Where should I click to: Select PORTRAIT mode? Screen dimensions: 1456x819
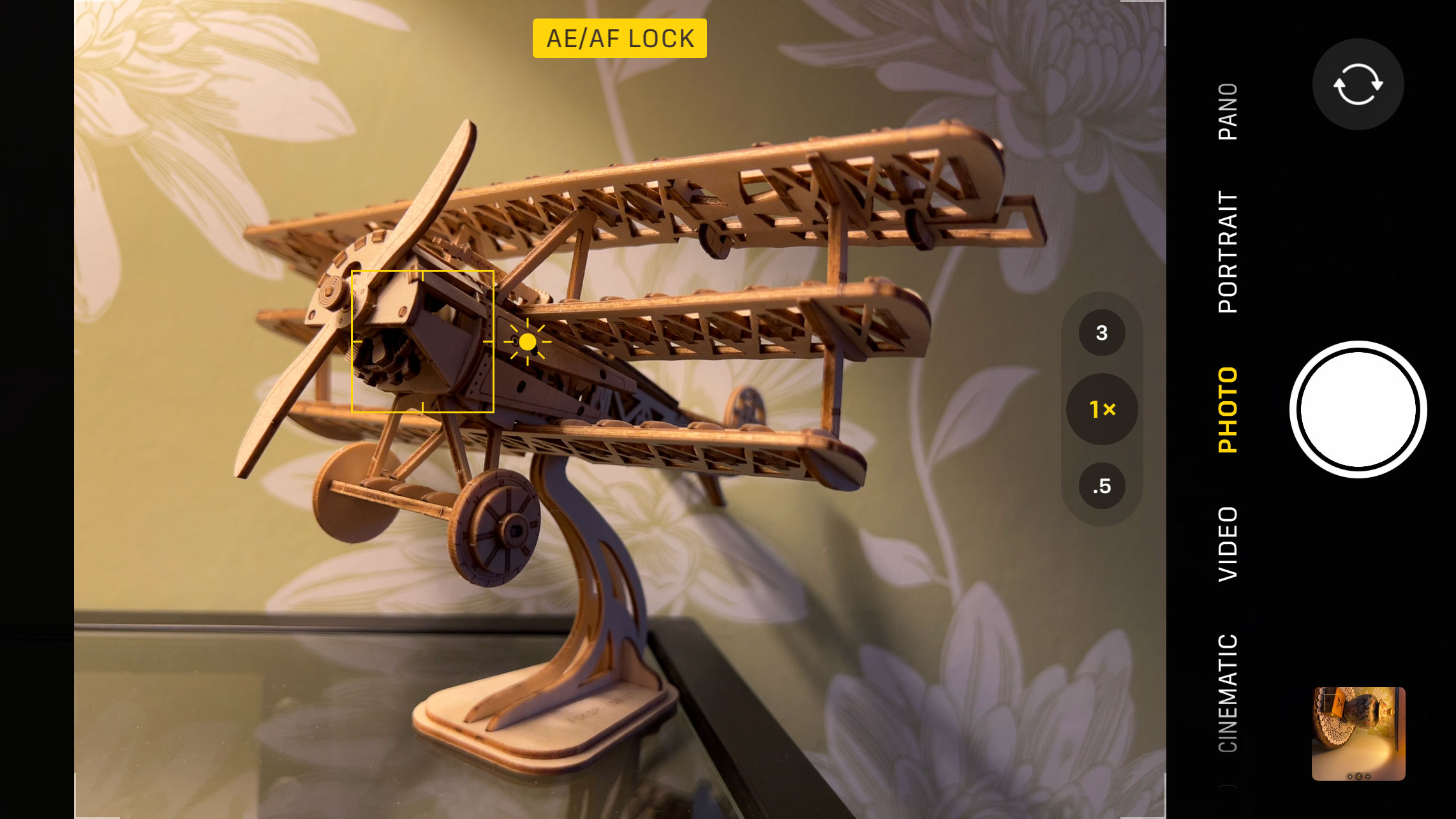pyautogui.click(x=1228, y=251)
